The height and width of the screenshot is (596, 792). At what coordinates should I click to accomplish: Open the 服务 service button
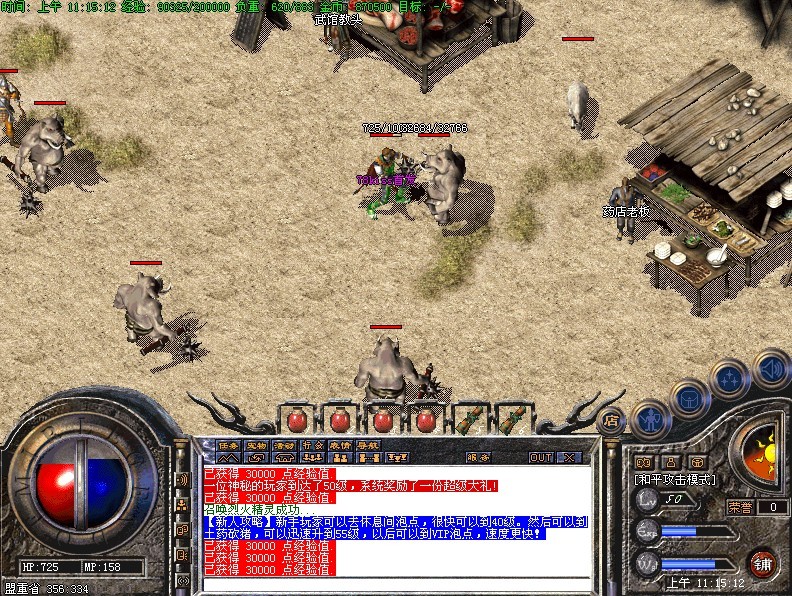point(478,457)
